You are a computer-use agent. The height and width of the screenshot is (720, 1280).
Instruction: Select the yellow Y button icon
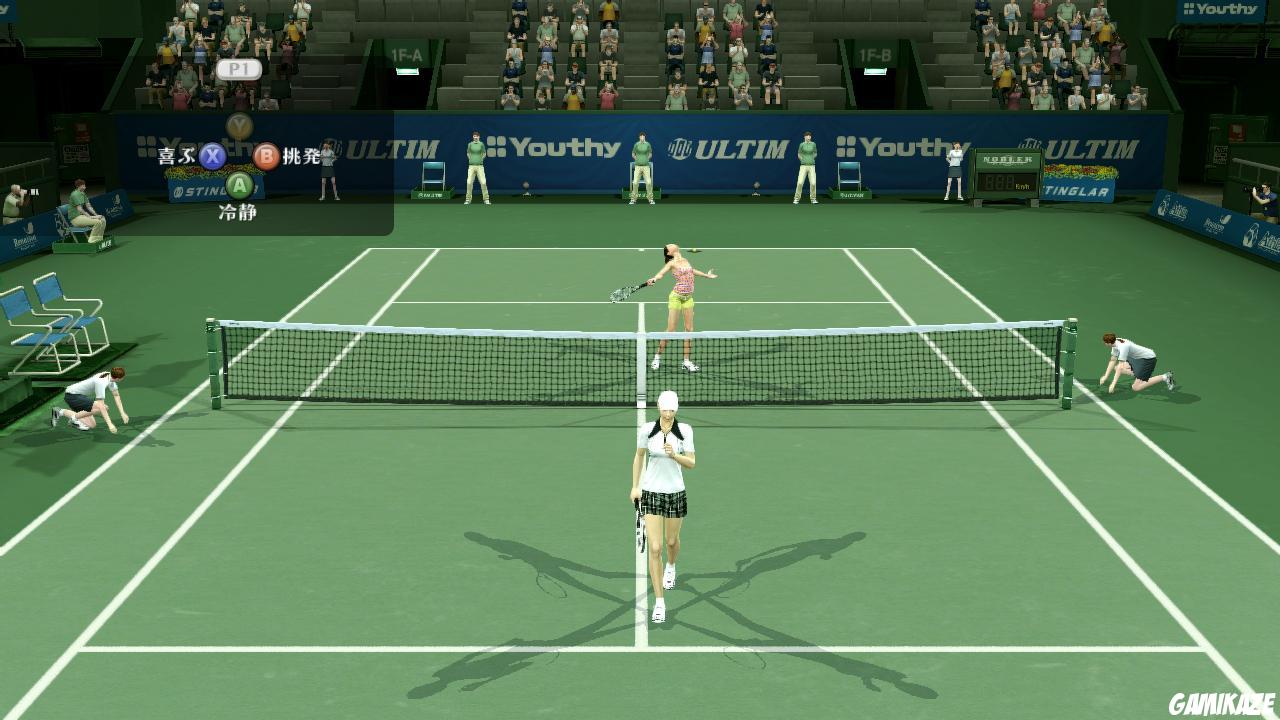[237, 126]
